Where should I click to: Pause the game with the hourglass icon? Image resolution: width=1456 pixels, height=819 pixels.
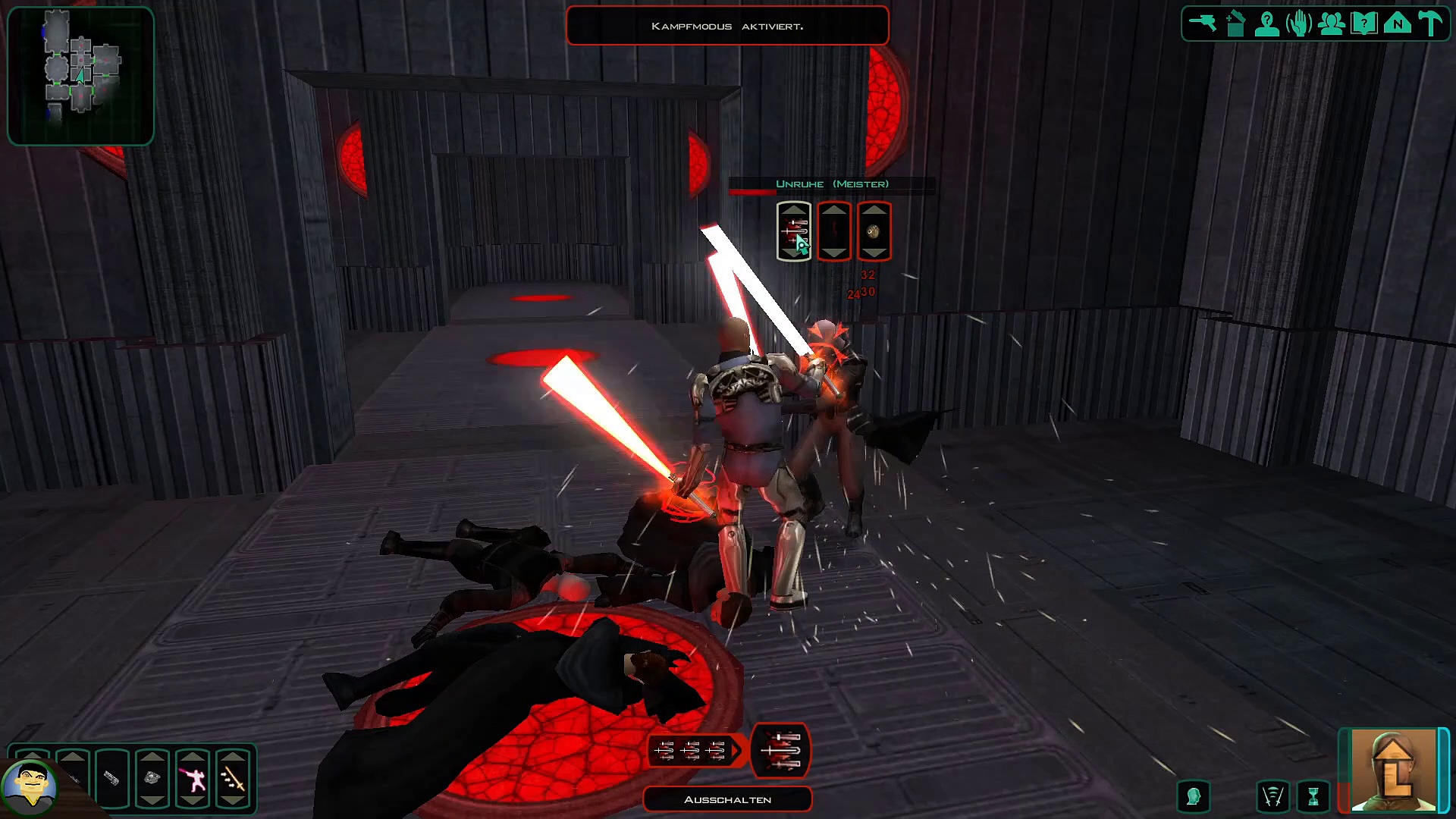(1313, 796)
